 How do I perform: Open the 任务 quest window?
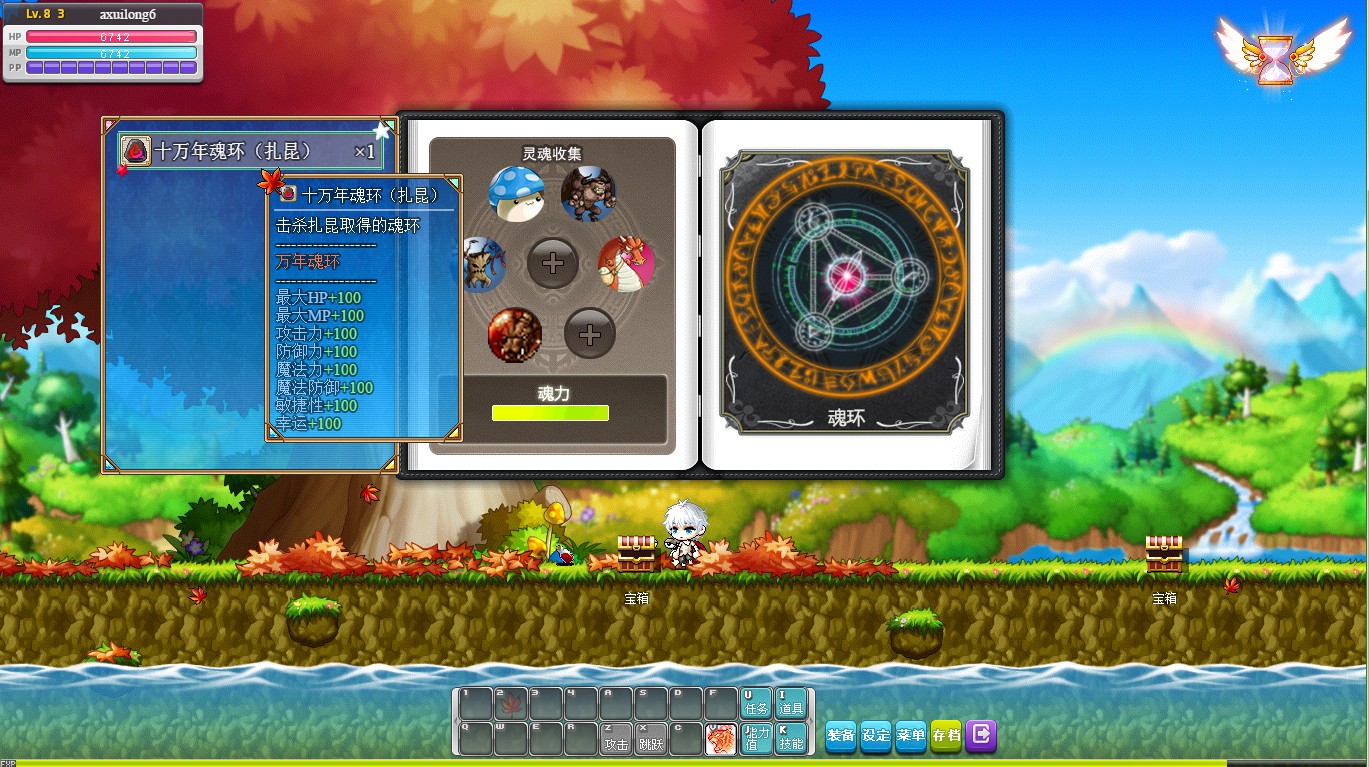click(756, 702)
